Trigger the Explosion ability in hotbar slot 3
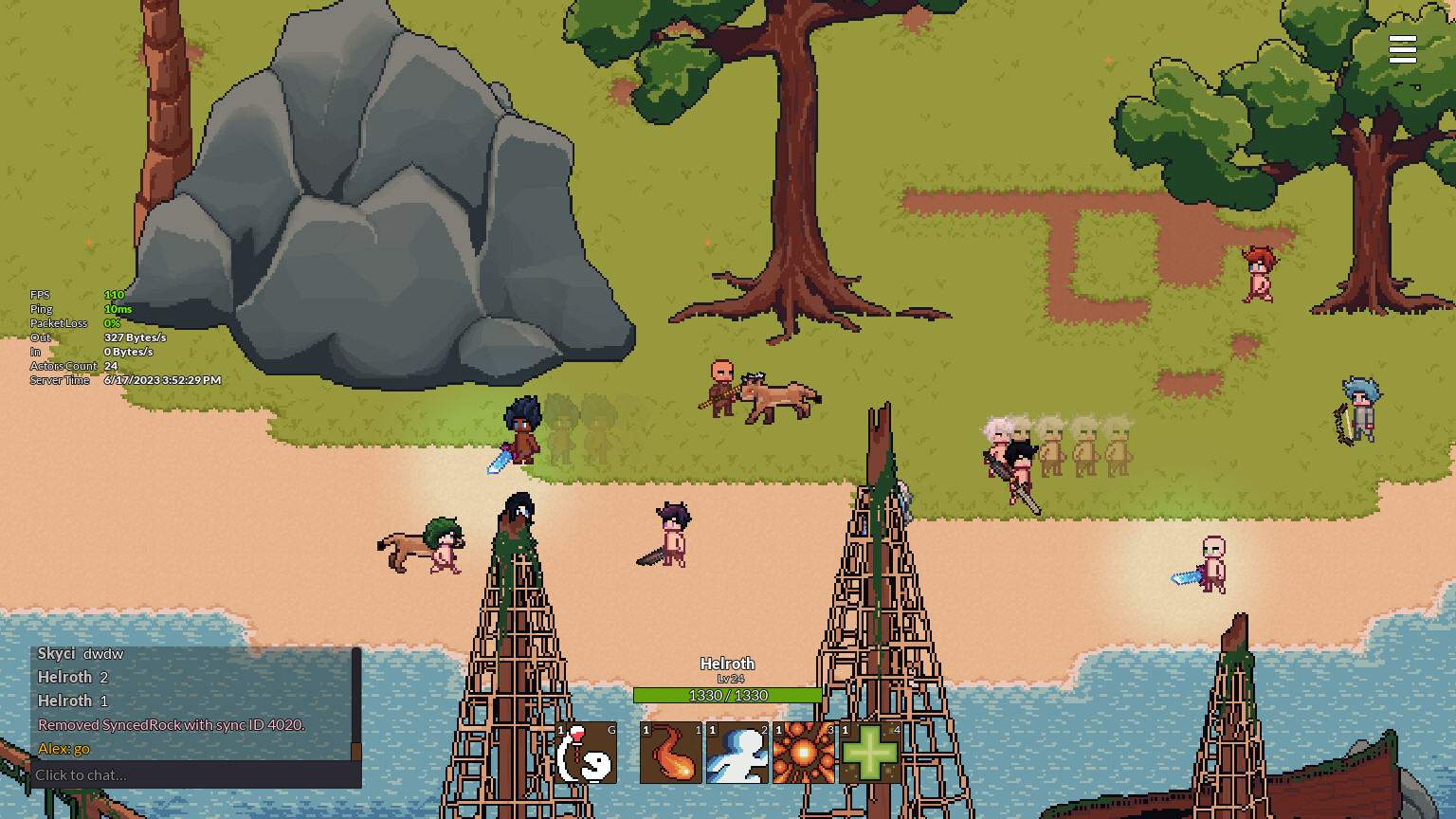1456x819 pixels. point(804,753)
